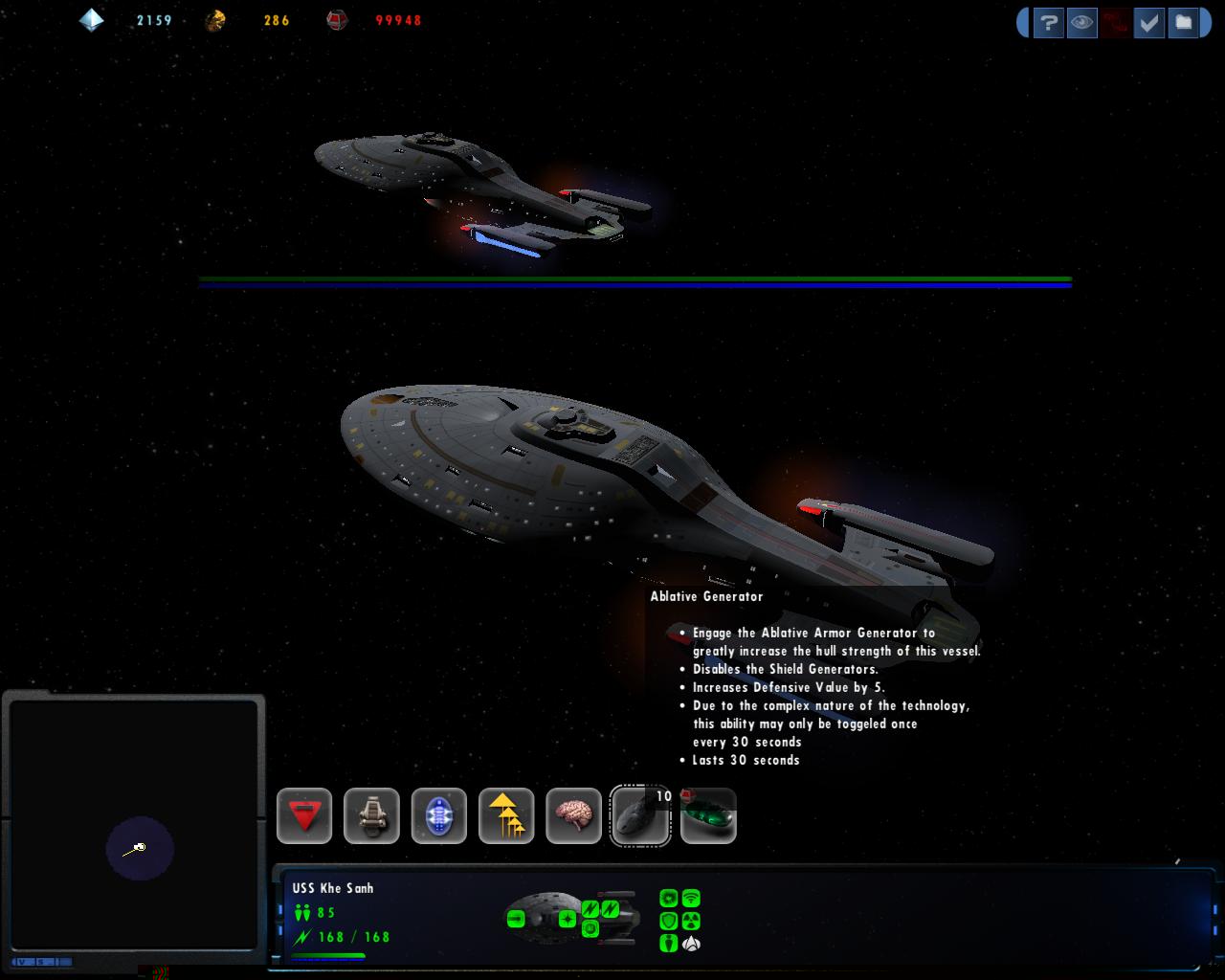This screenshot has width=1225, height=980.
Task: Select the captain's chair command icon
Action: (371, 815)
